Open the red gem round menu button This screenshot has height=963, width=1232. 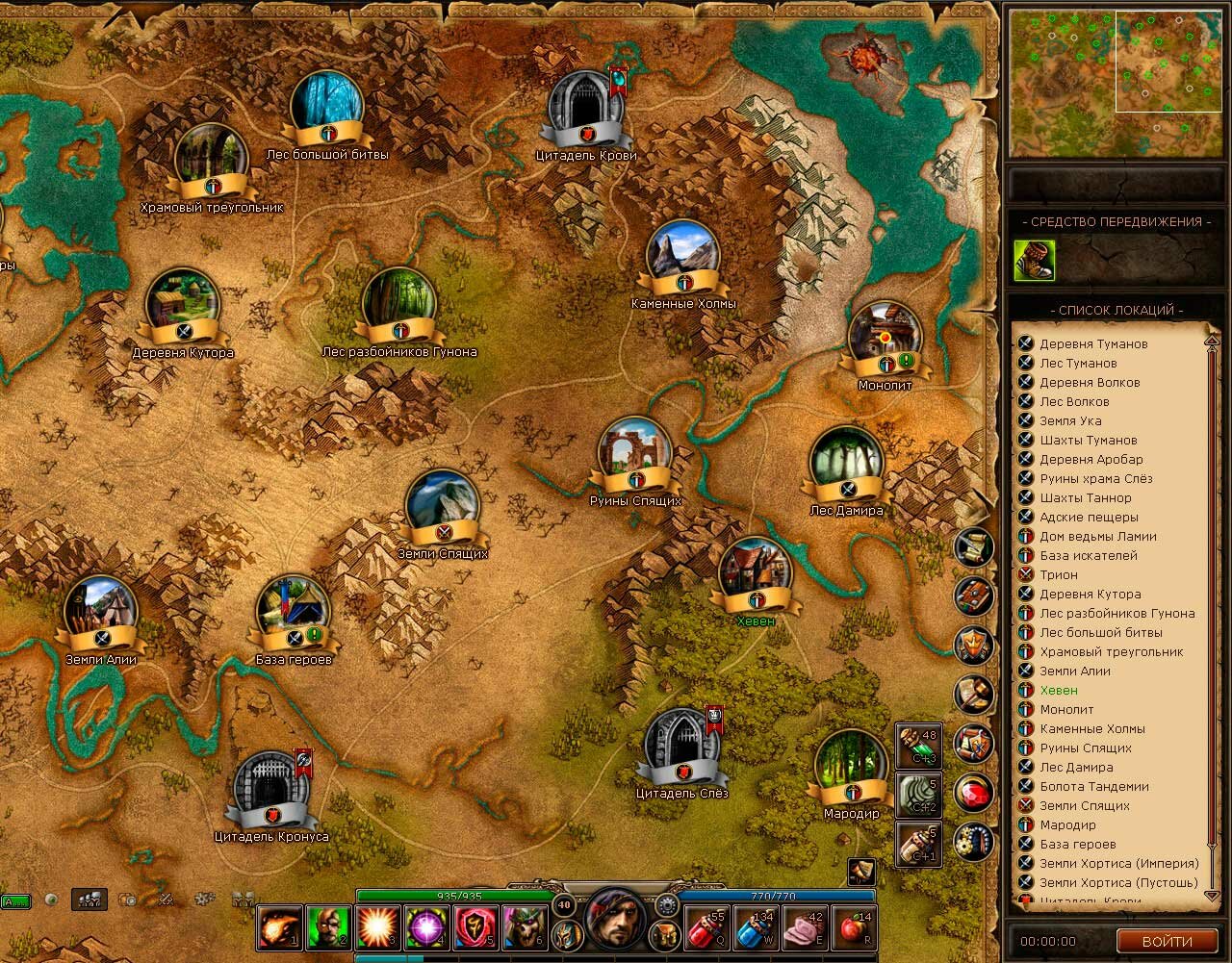[973, 794]
